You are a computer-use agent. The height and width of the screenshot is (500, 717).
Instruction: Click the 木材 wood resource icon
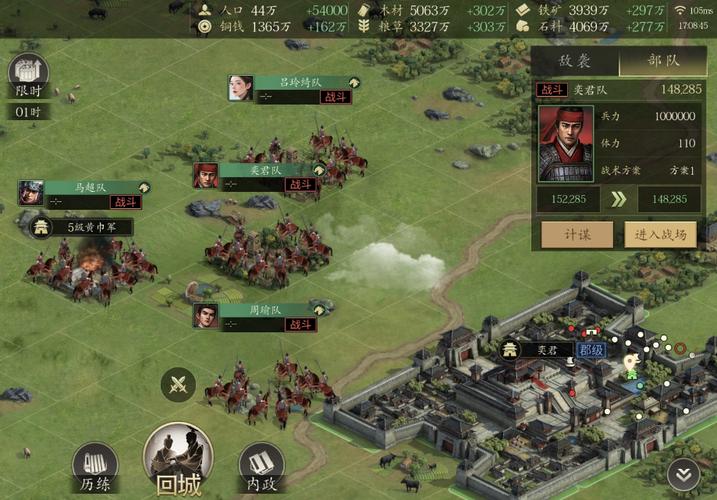click(x=364, y=10)
